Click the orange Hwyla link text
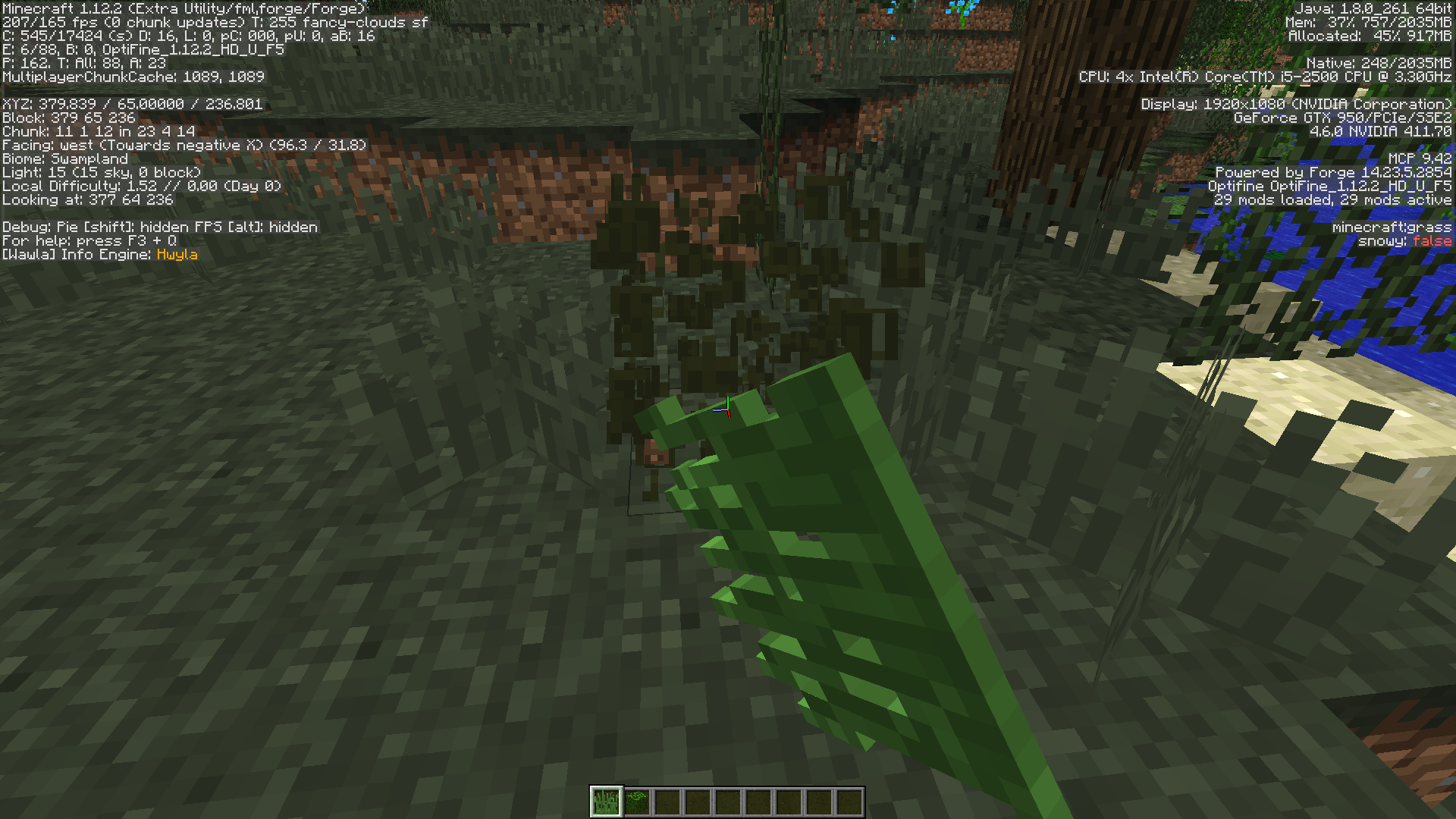 point(176,255)
